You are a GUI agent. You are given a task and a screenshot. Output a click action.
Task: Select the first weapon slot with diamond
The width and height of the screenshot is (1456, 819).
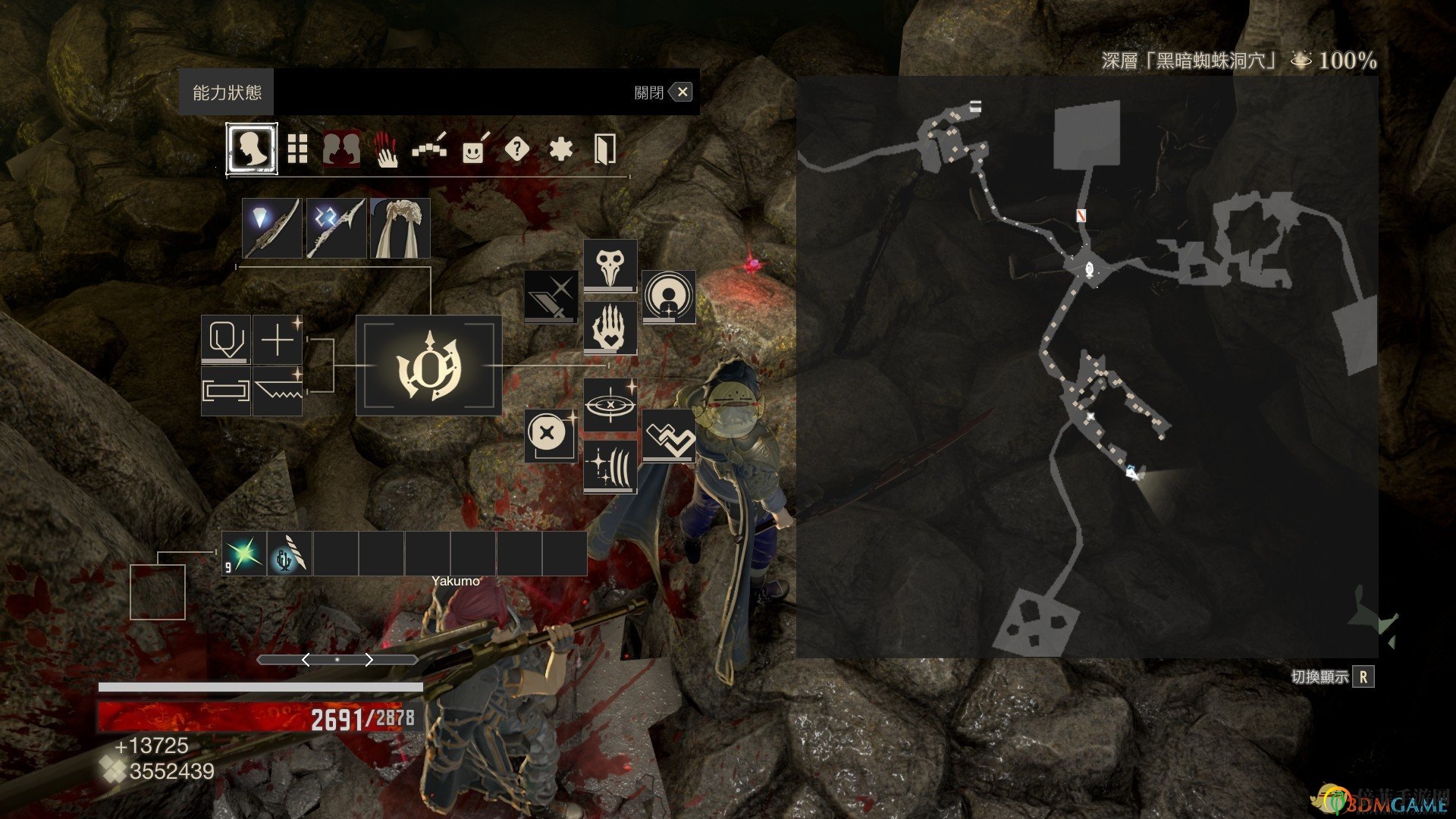272,228
